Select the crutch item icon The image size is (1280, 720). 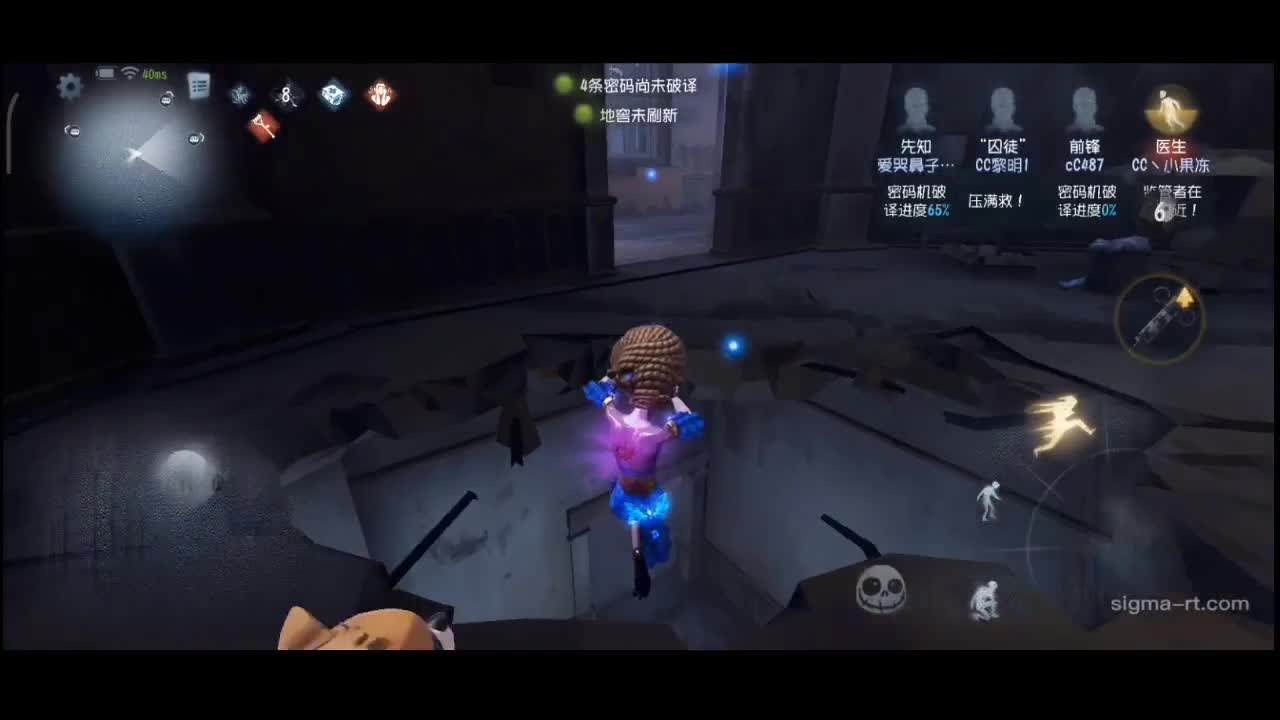263,126
